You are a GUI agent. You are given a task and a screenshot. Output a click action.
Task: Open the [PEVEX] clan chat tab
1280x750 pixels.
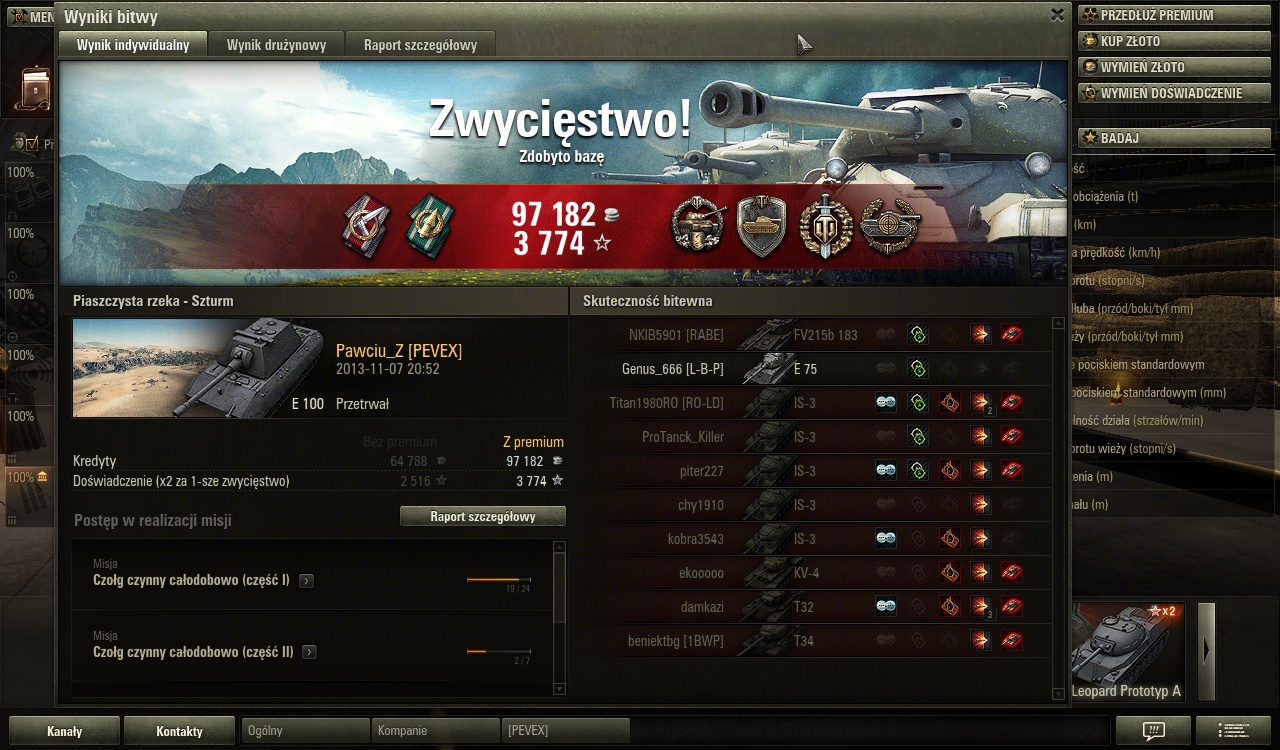(566, 731)
